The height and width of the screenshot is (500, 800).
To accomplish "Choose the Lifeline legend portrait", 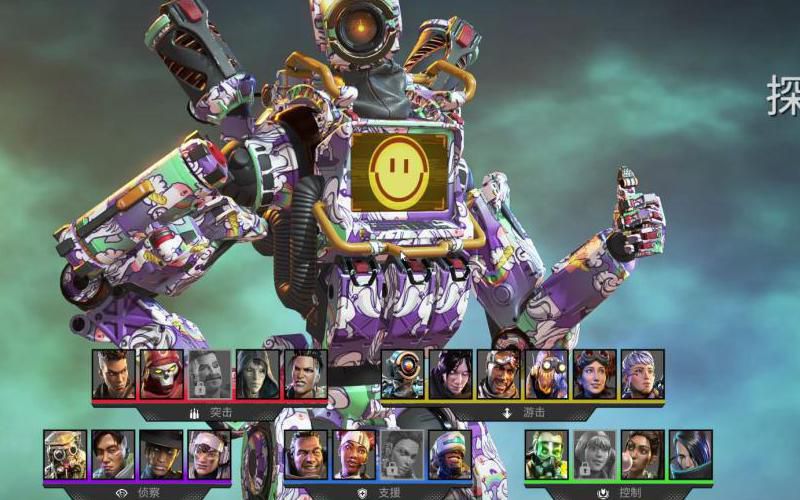I will pyautogui.click(x=354, y=455).
